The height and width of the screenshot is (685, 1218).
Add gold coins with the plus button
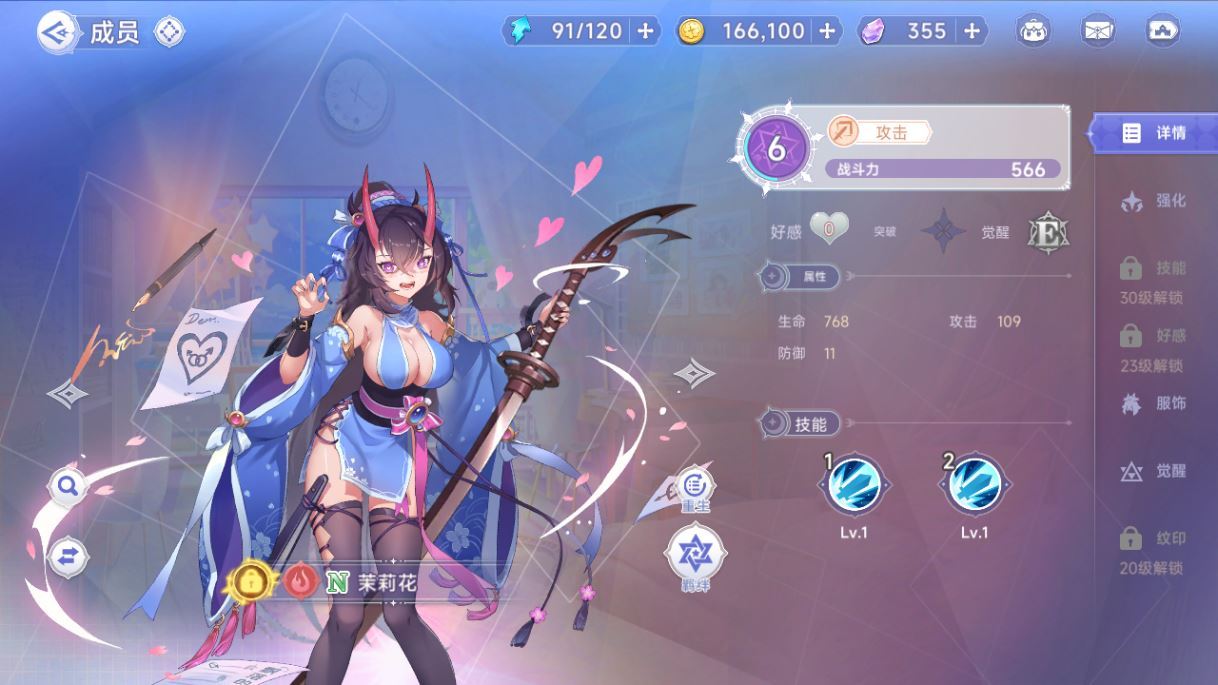point(827,31)
